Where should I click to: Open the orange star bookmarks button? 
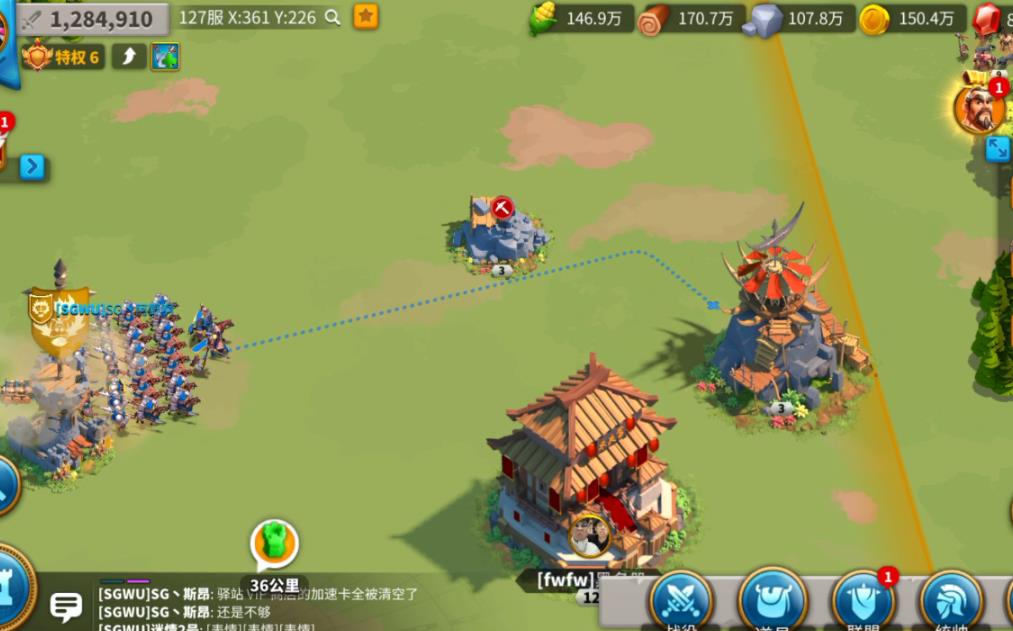[x=366, y=16]
